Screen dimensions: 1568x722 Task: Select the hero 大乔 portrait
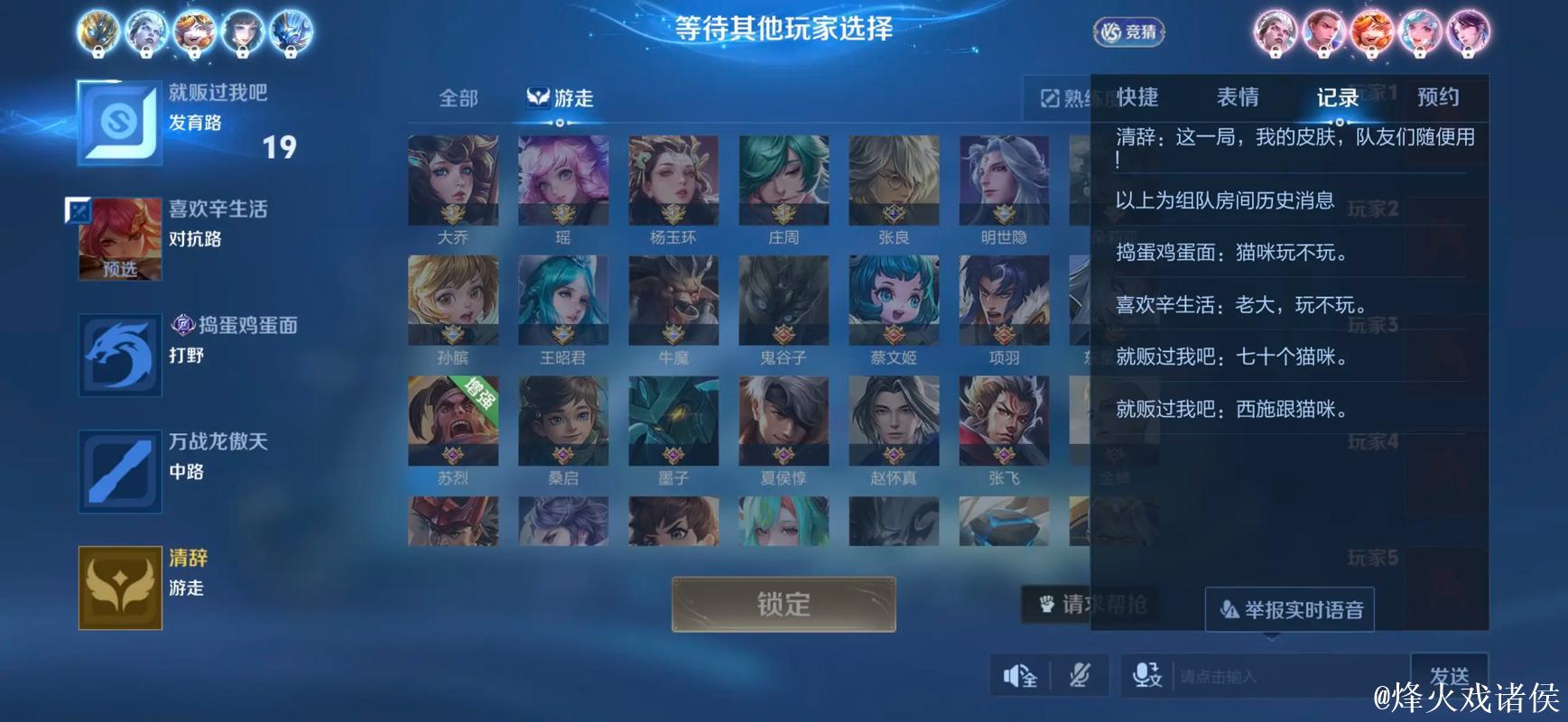point(452,180)
